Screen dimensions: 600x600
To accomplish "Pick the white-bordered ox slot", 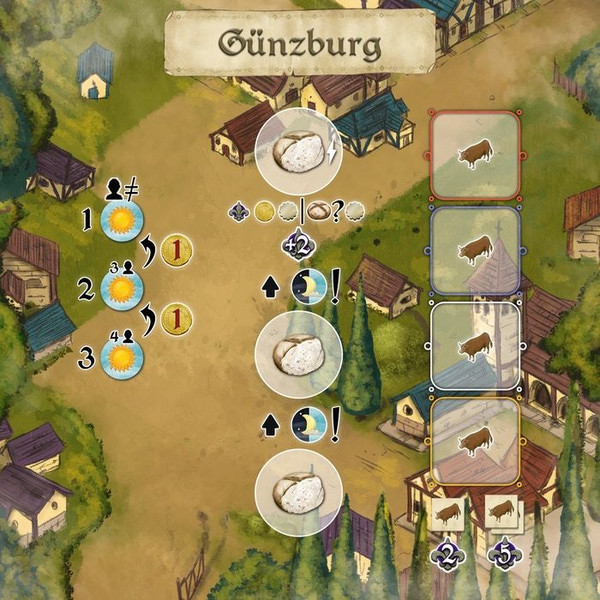I will pos(475,345).
